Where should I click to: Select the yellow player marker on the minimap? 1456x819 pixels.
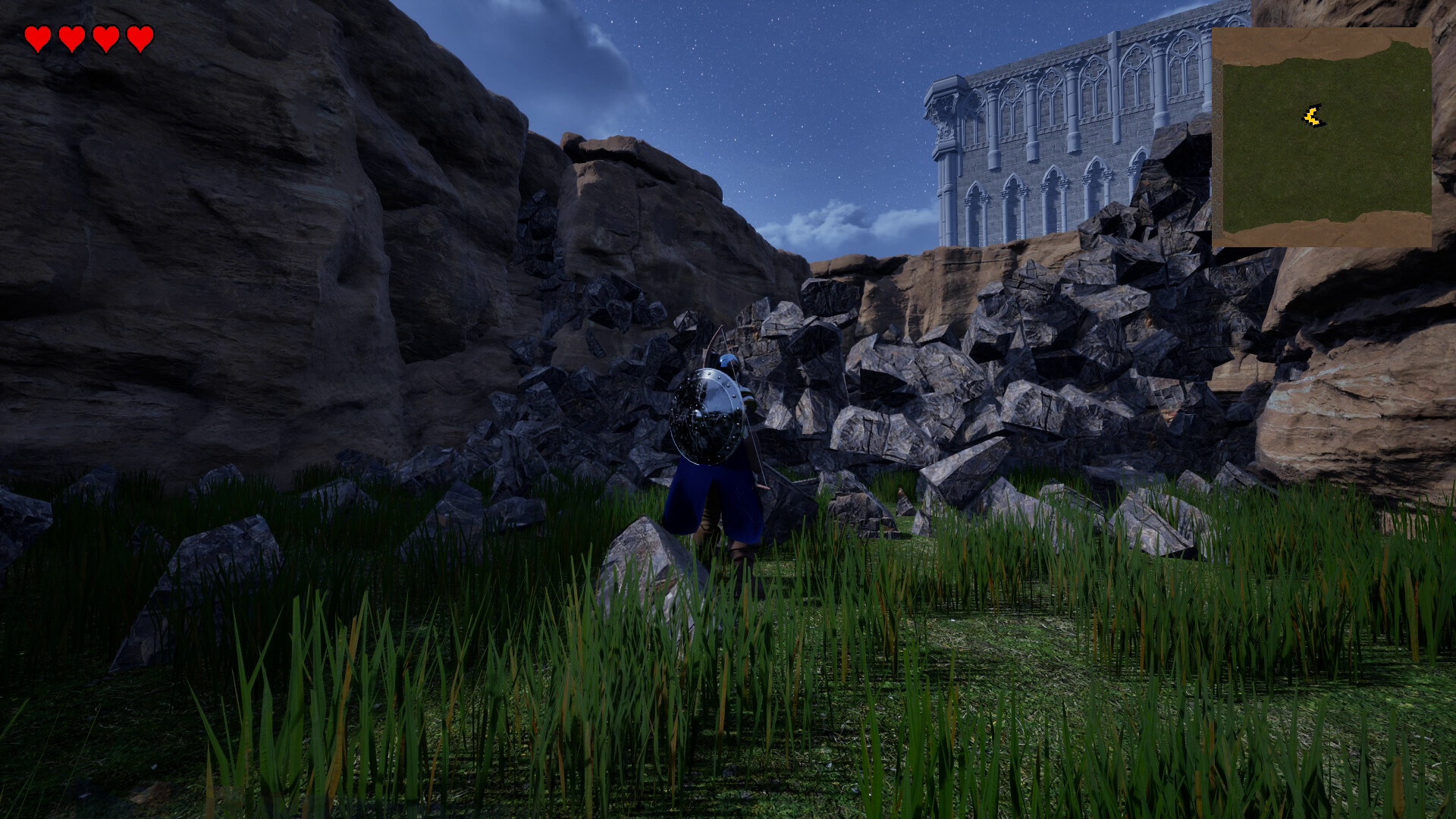[x=1313, y=116]
